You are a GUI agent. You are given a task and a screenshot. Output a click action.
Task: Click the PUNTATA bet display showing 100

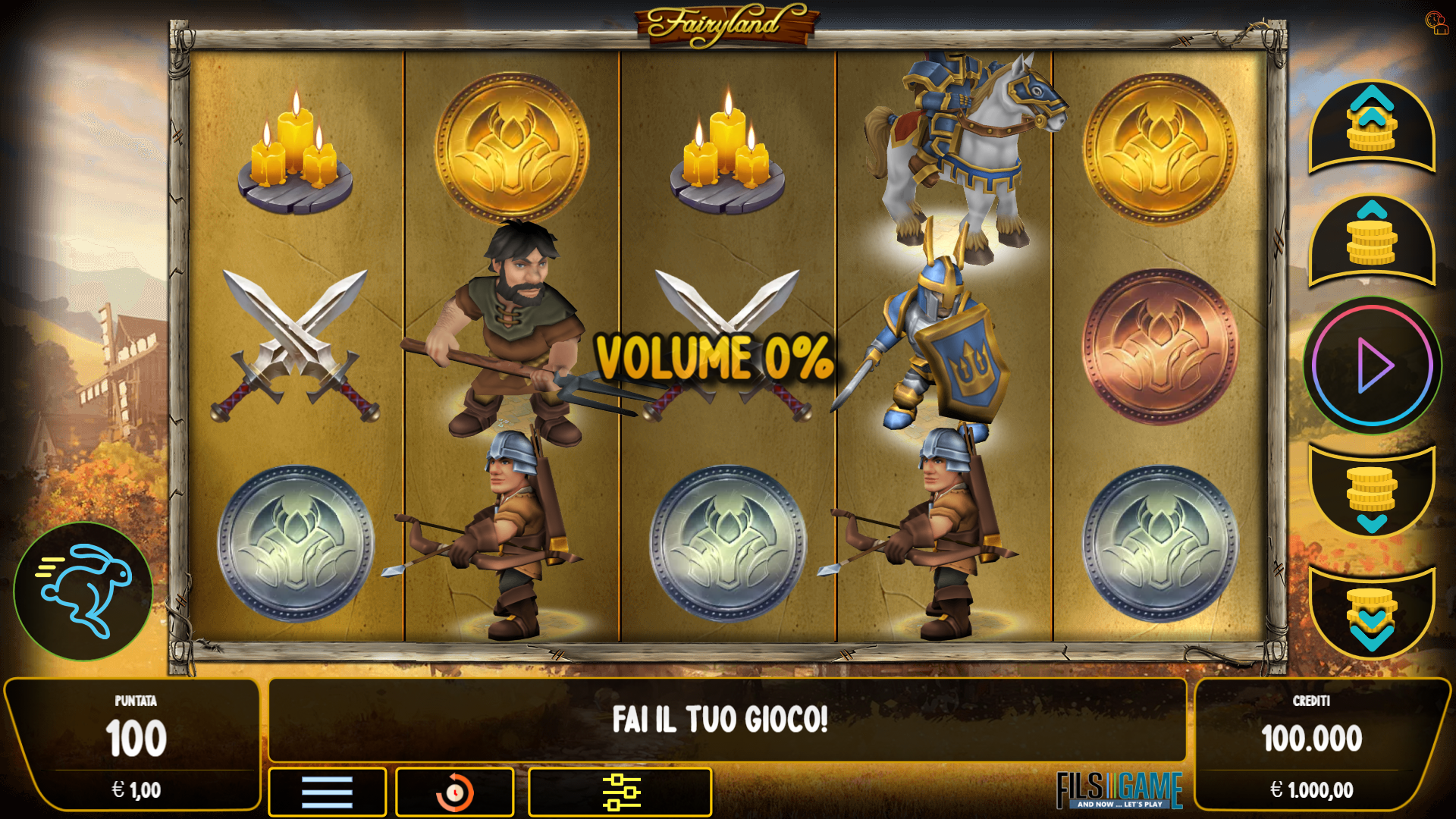tap(135, 734)
